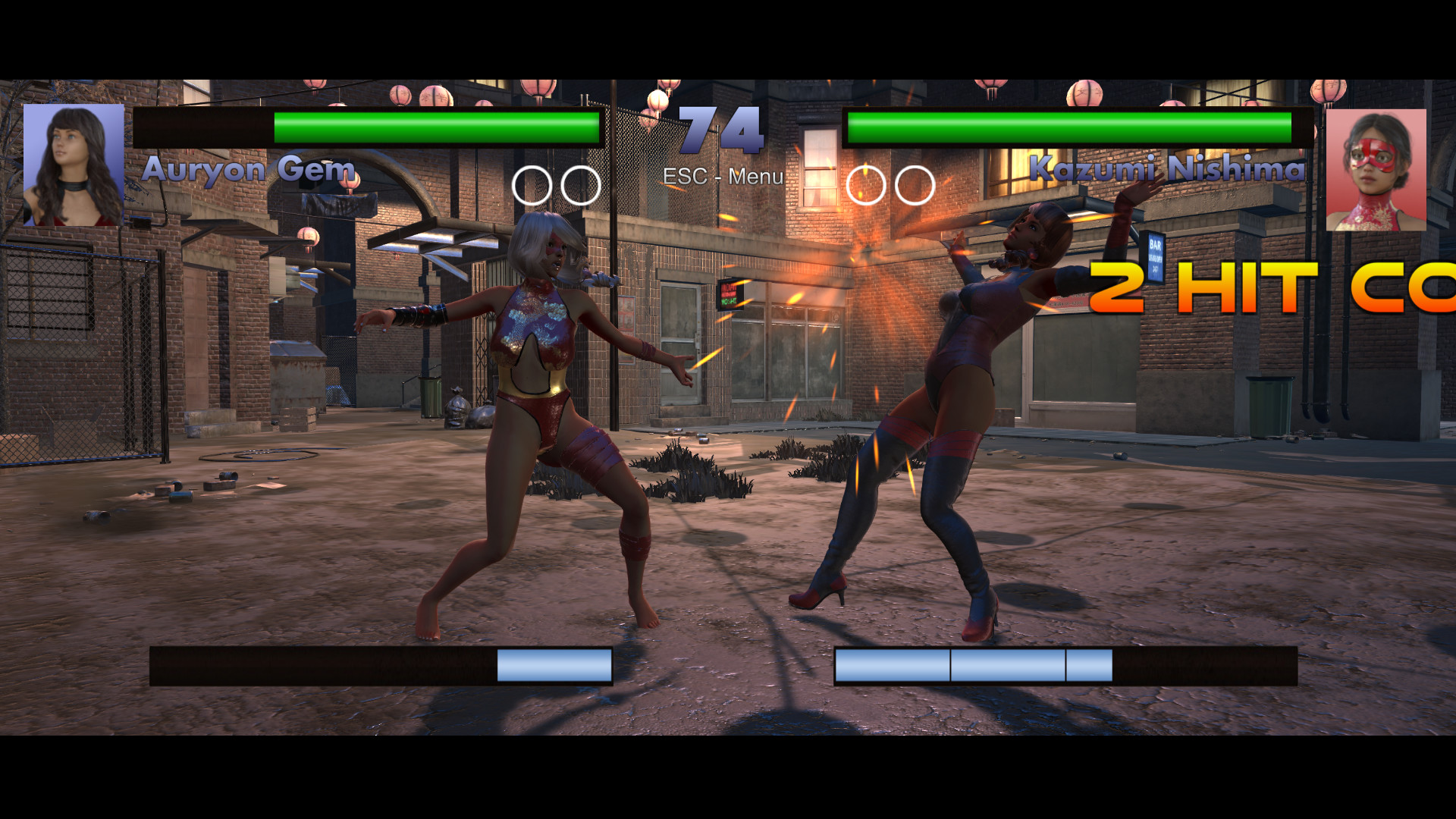Click Auryon Gem's character portrait
The image size is (1456, 819).
[74, 165]
